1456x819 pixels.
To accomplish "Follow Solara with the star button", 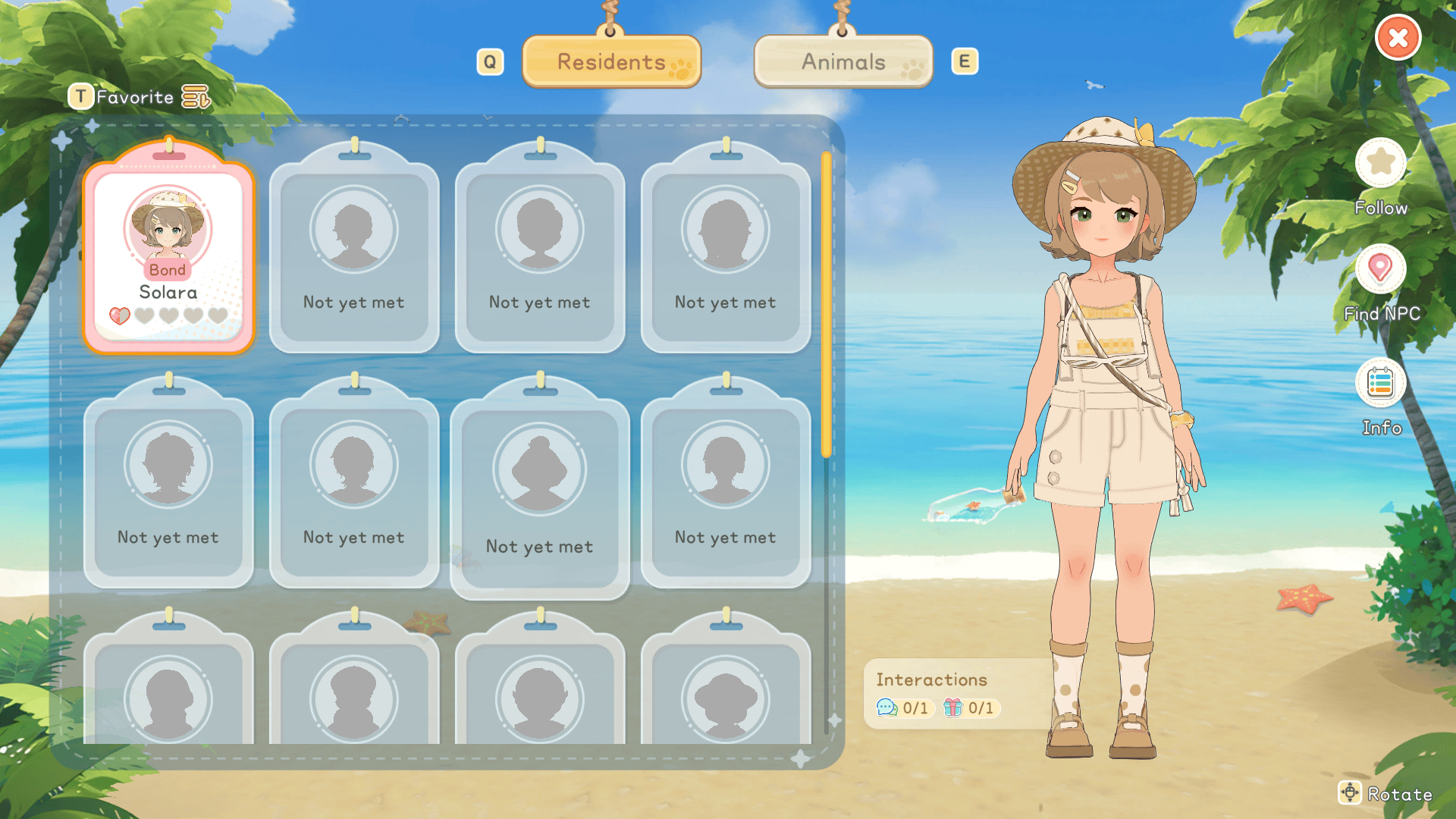I will tap(1380, 162).
